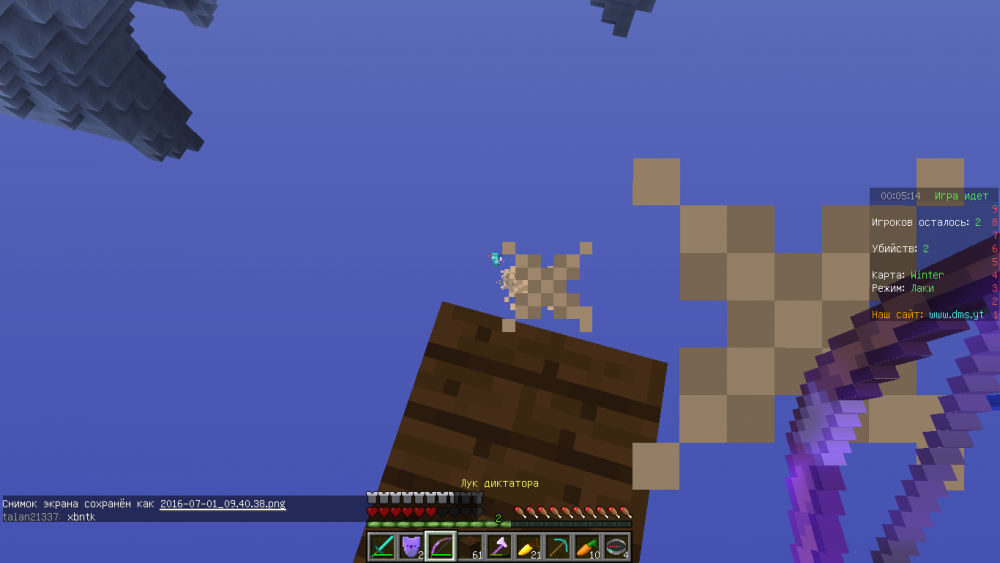Select the yellow item stack of 21
Image resolution: width=1000 pixels, height=563 pixels.
click(528, 546)
